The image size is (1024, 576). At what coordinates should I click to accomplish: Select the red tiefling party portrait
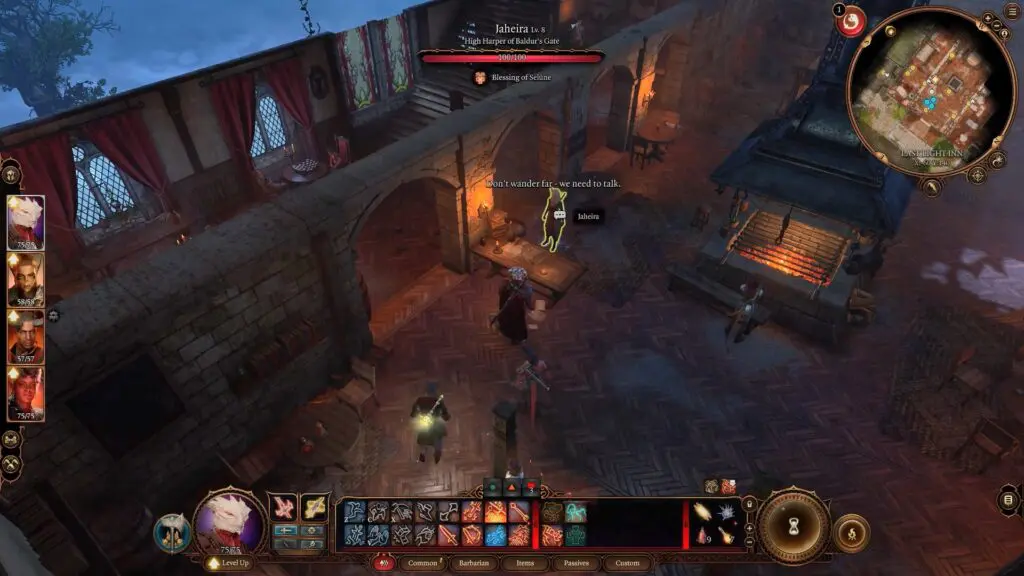[25, 393]
